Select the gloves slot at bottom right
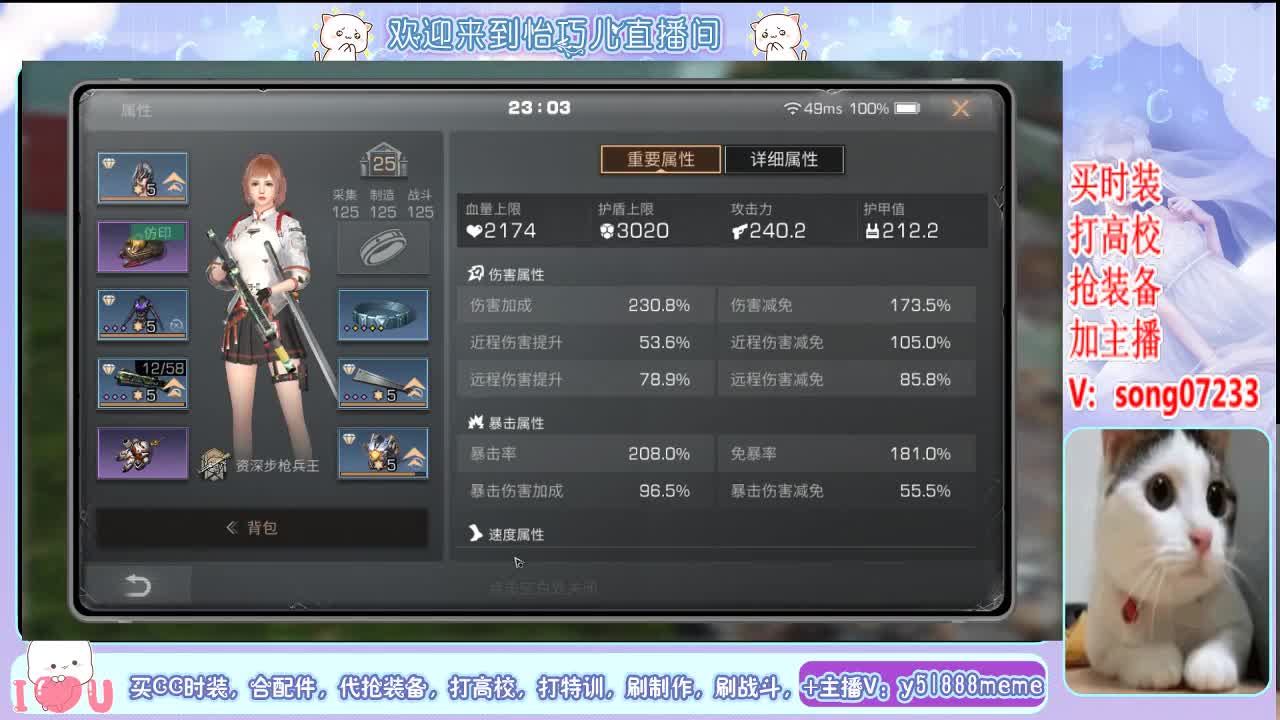1280x720 pixels. pyautogui.click(x=383, y=451)
